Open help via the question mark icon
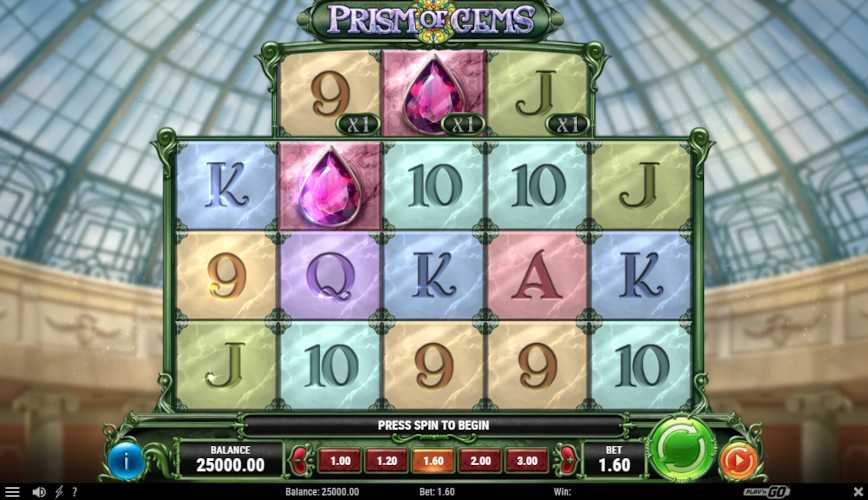868x500 pixels. [x=74, y=492]
